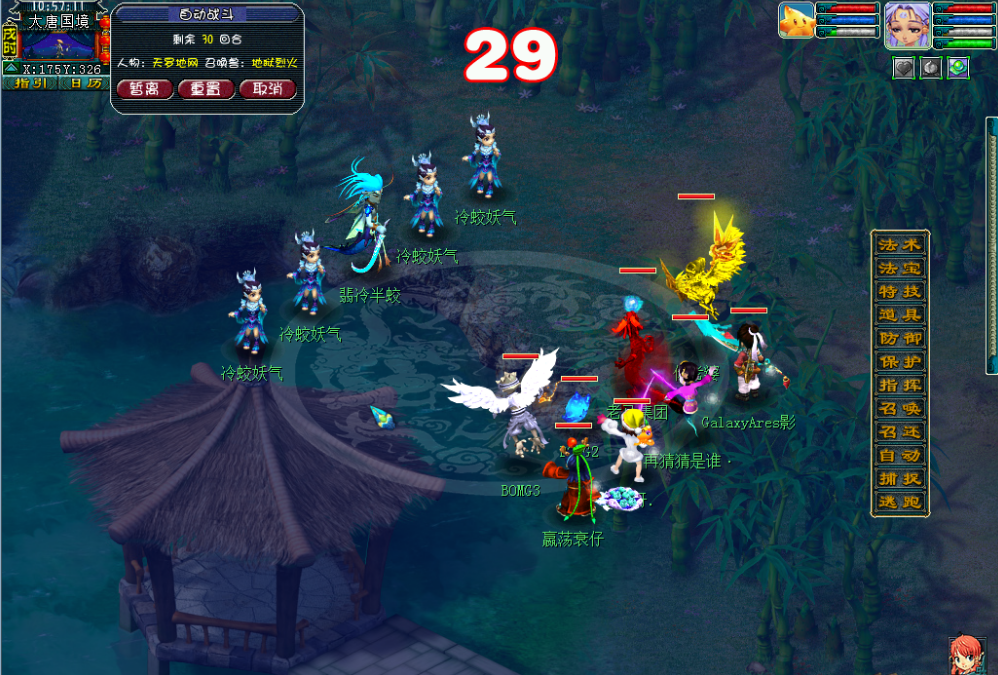The width and height of the screenshot is (998, 675).
Task: Choose 法术 (spells) from the battle menu
Action: (x=901, y=245)
